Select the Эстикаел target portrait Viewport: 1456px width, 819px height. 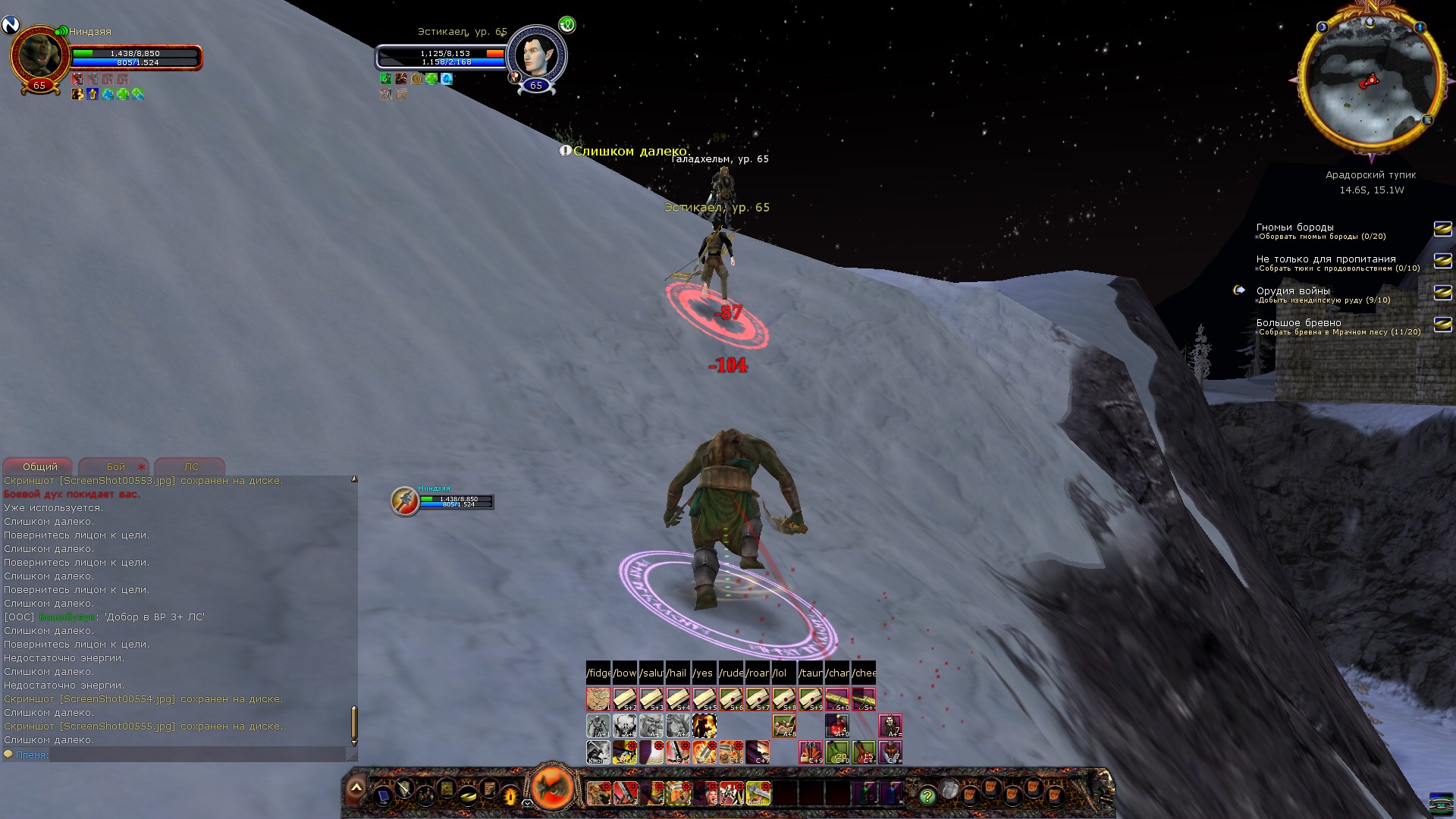pyautogui.click(x=535, y=53)
